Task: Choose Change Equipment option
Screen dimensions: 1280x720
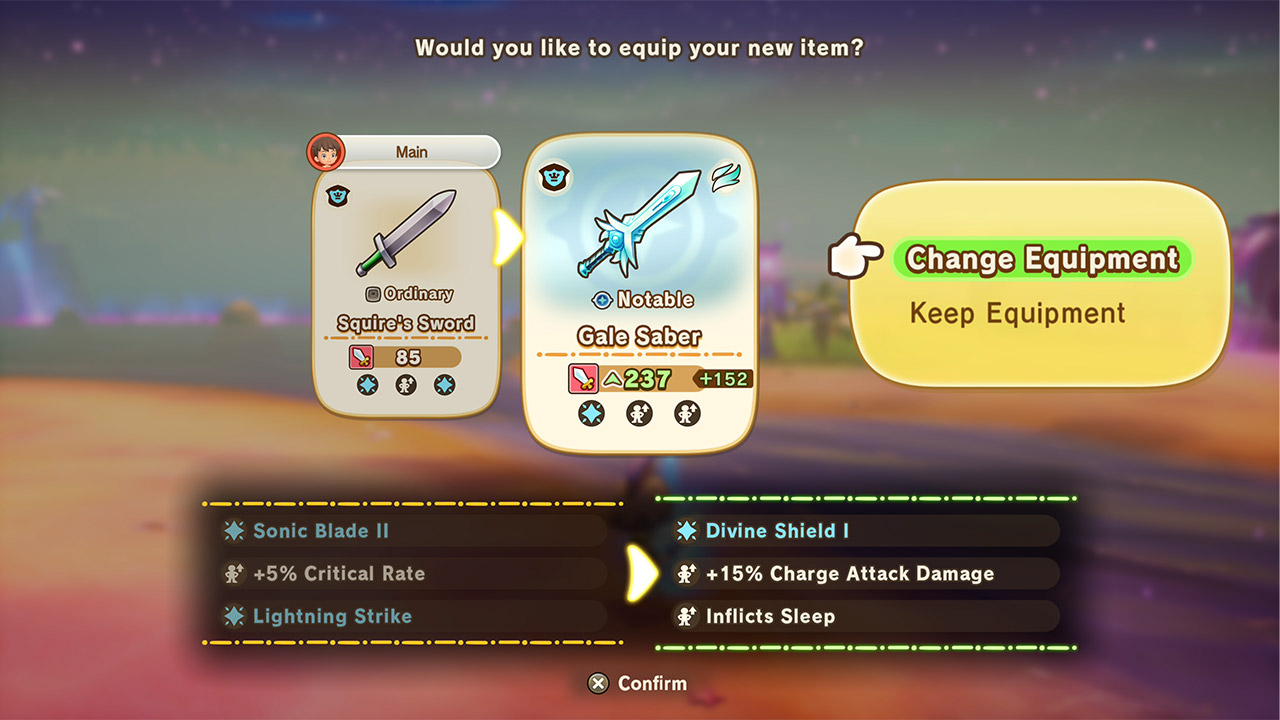Action: [x=1042, y=259]
